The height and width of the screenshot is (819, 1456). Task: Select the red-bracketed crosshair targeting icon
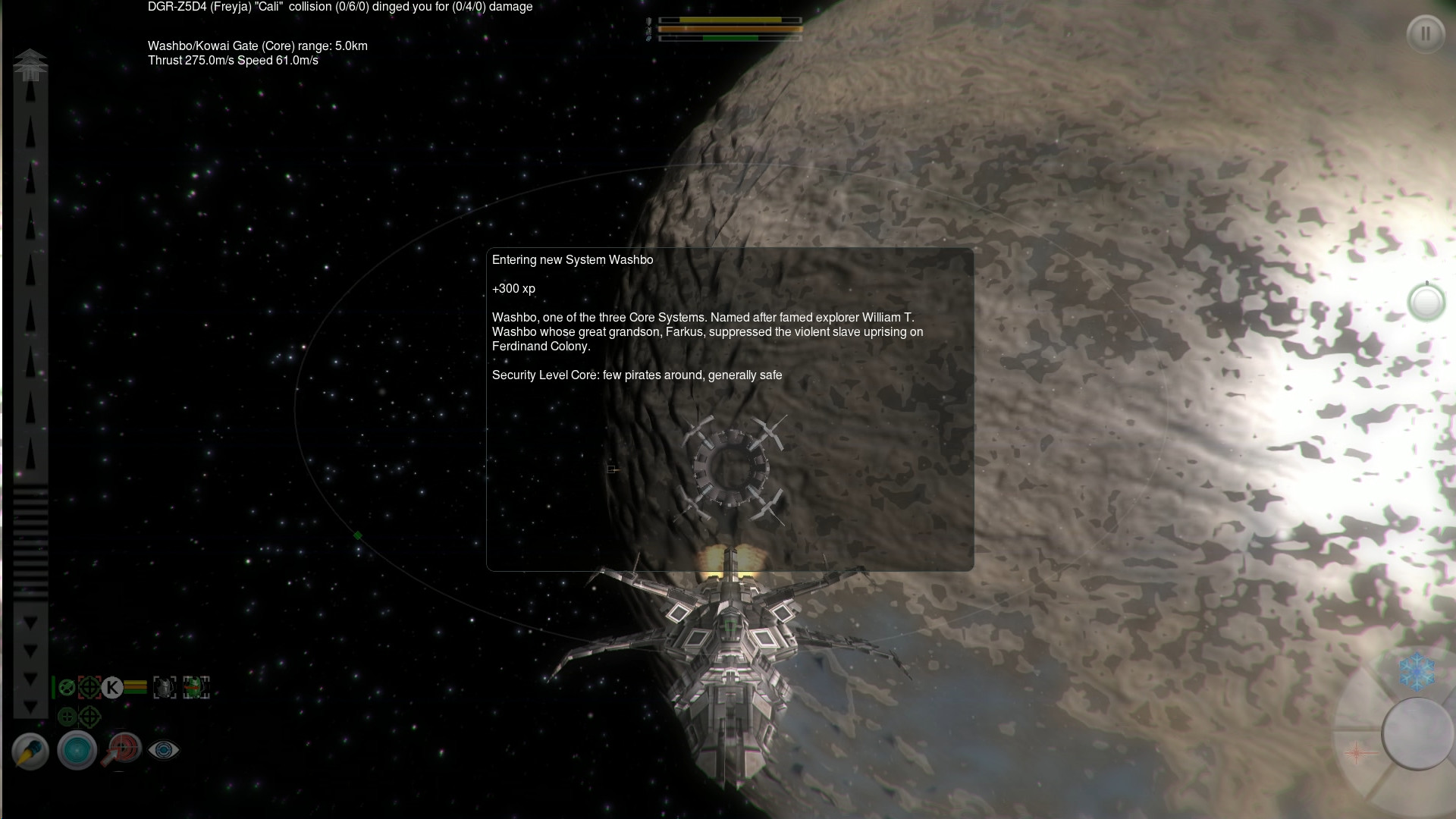click(89, 687)
